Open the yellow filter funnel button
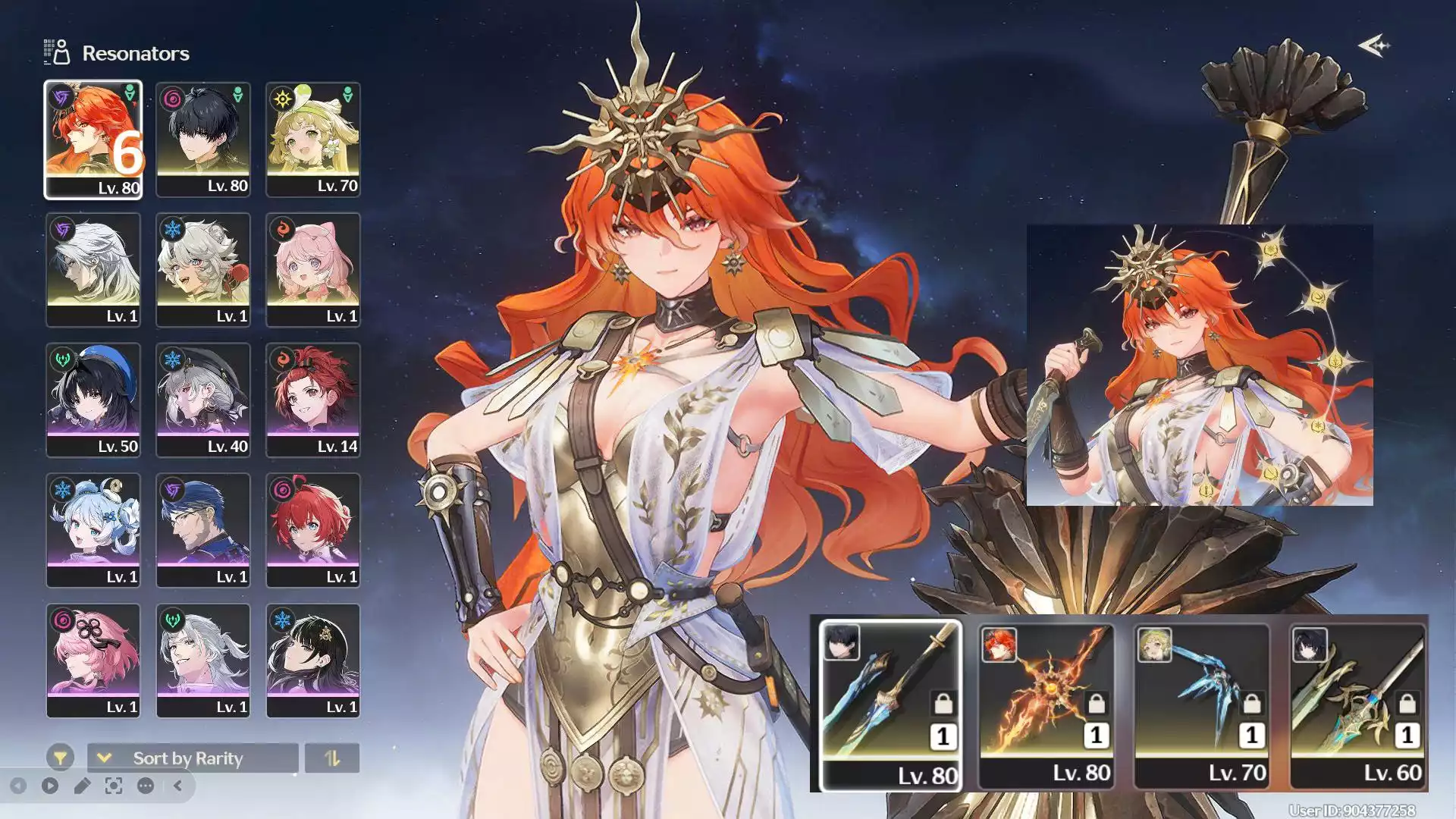 click(x=60, y=758)
